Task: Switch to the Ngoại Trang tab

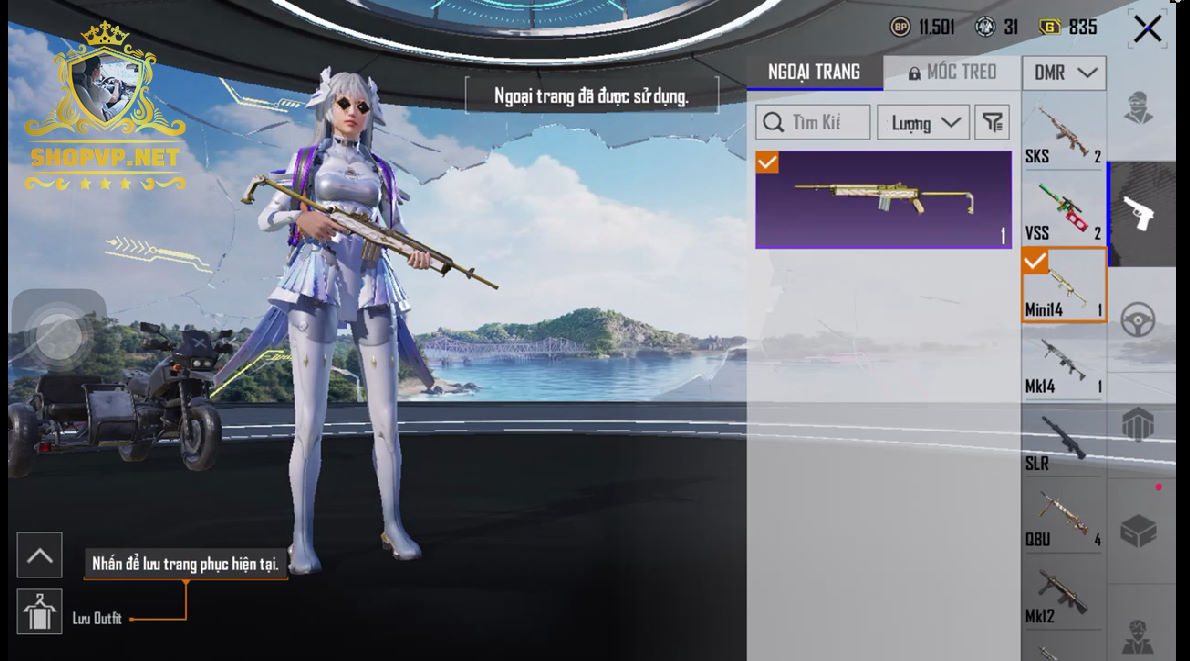Action: tap(814, 72)
